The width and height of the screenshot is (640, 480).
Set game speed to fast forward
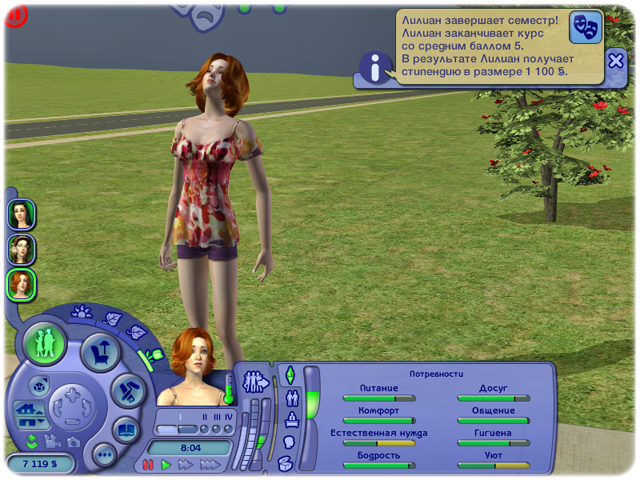[186, 465]
